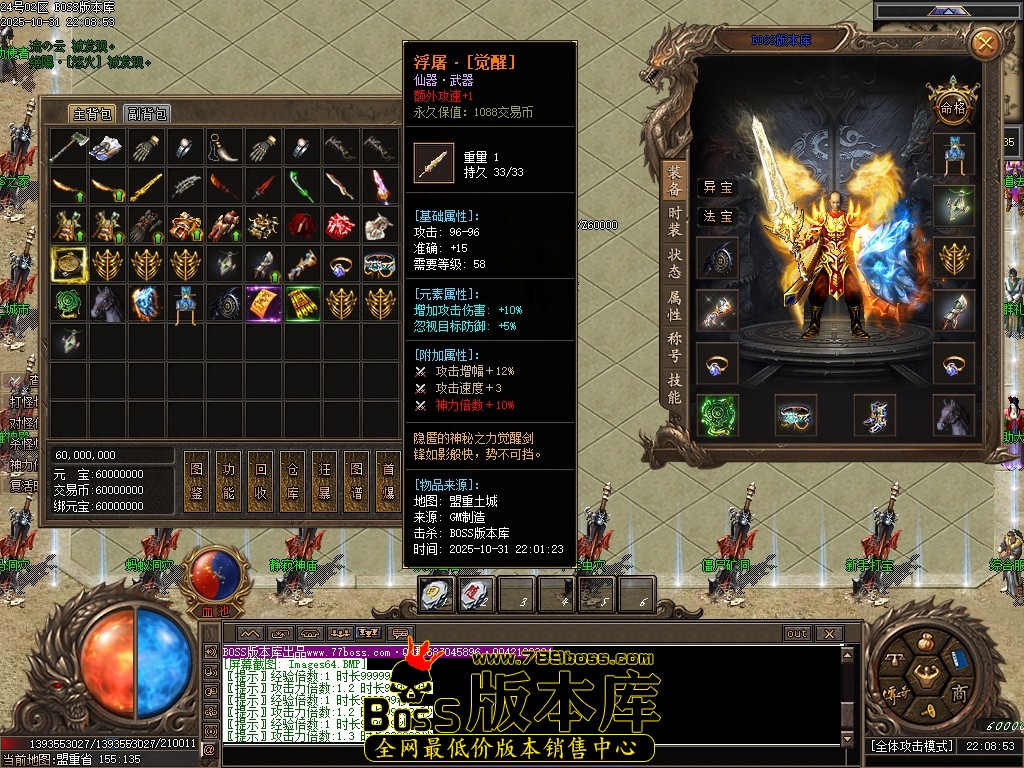Click the equipped horse mount slot
This screenshot has height=768, width=1024.
[x=953, y=415]
